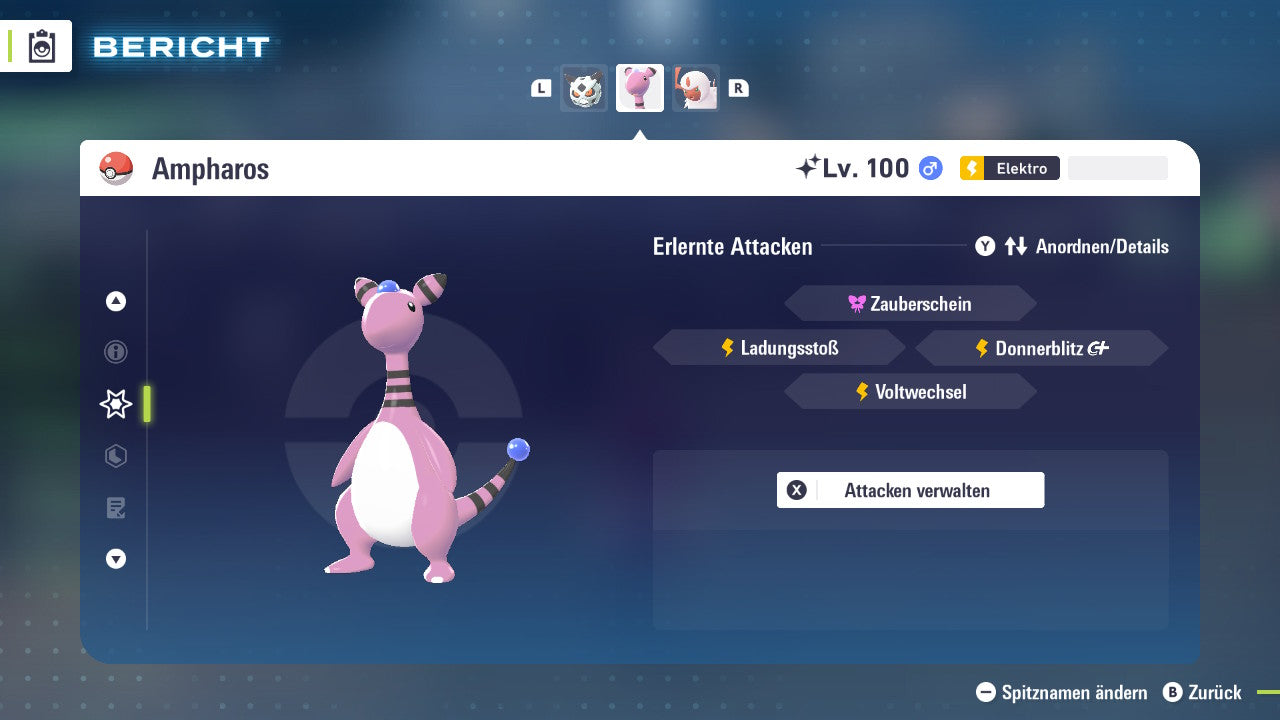Open the notes checklist tab

pos(116,508)
